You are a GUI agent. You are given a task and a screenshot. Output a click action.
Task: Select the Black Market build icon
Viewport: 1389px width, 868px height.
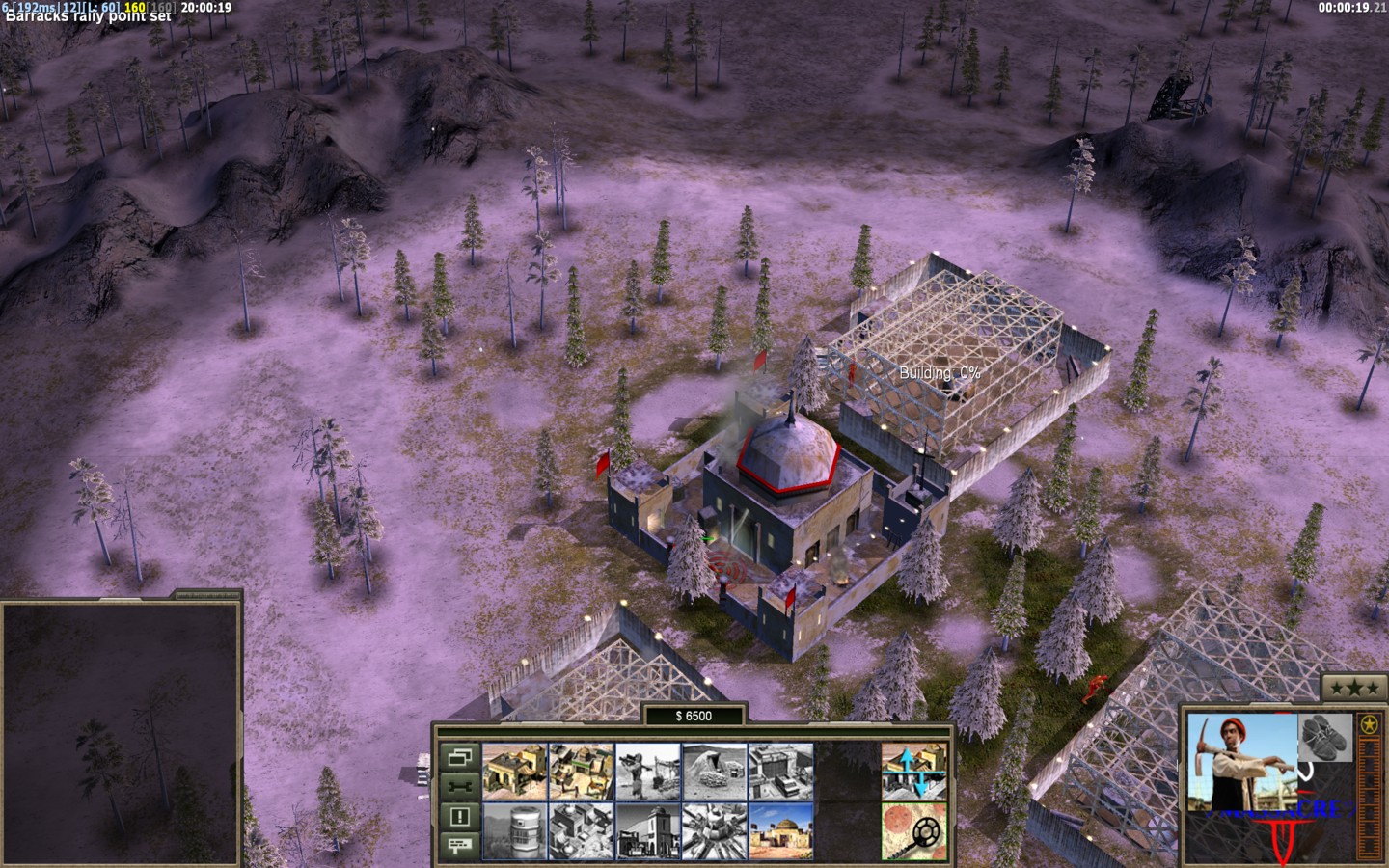point(647,831)
